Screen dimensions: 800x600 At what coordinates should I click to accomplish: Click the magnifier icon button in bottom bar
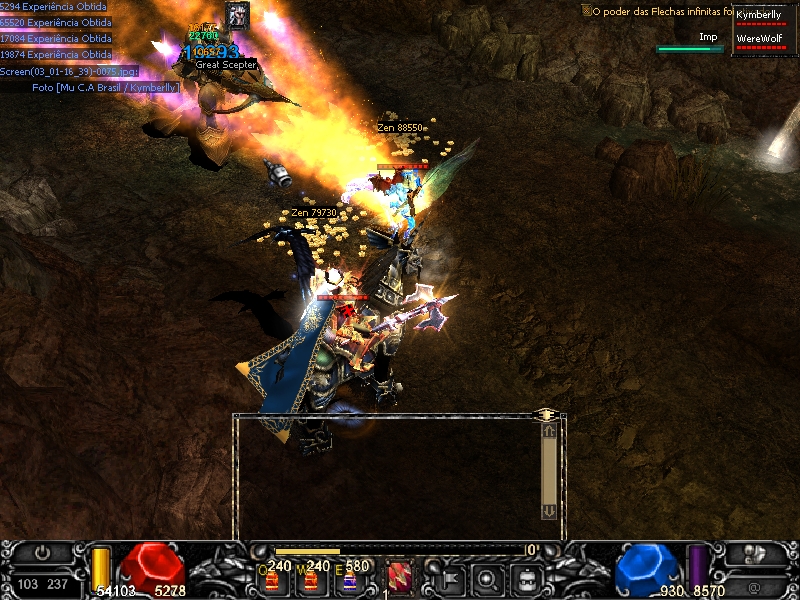pos(487,577)
